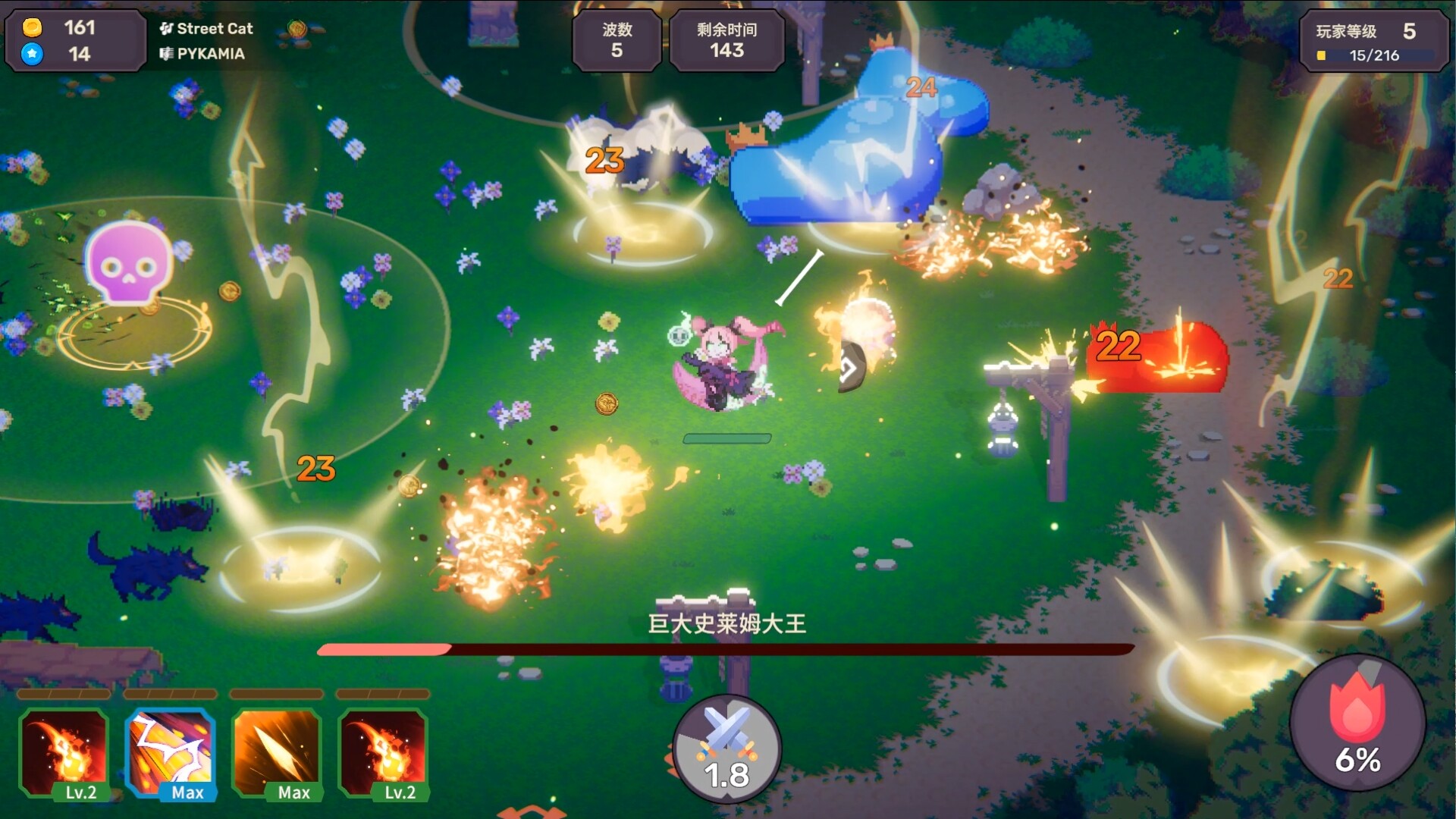Screen dimensions: 1456x819
Task: Click the boss name 巨大史莱姆大王
Action: (726, 622)
